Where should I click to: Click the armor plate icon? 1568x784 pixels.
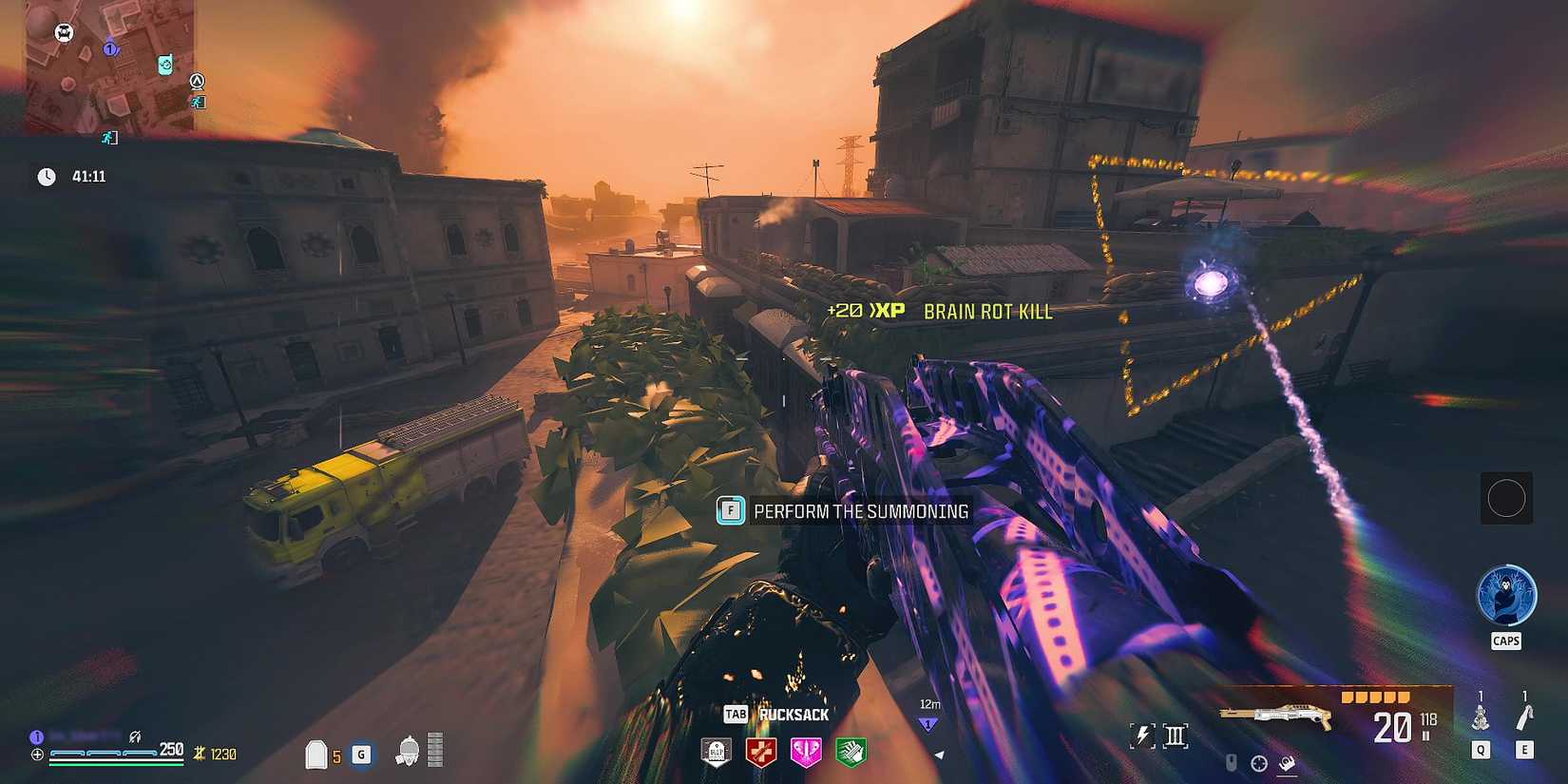click(316, 754)
